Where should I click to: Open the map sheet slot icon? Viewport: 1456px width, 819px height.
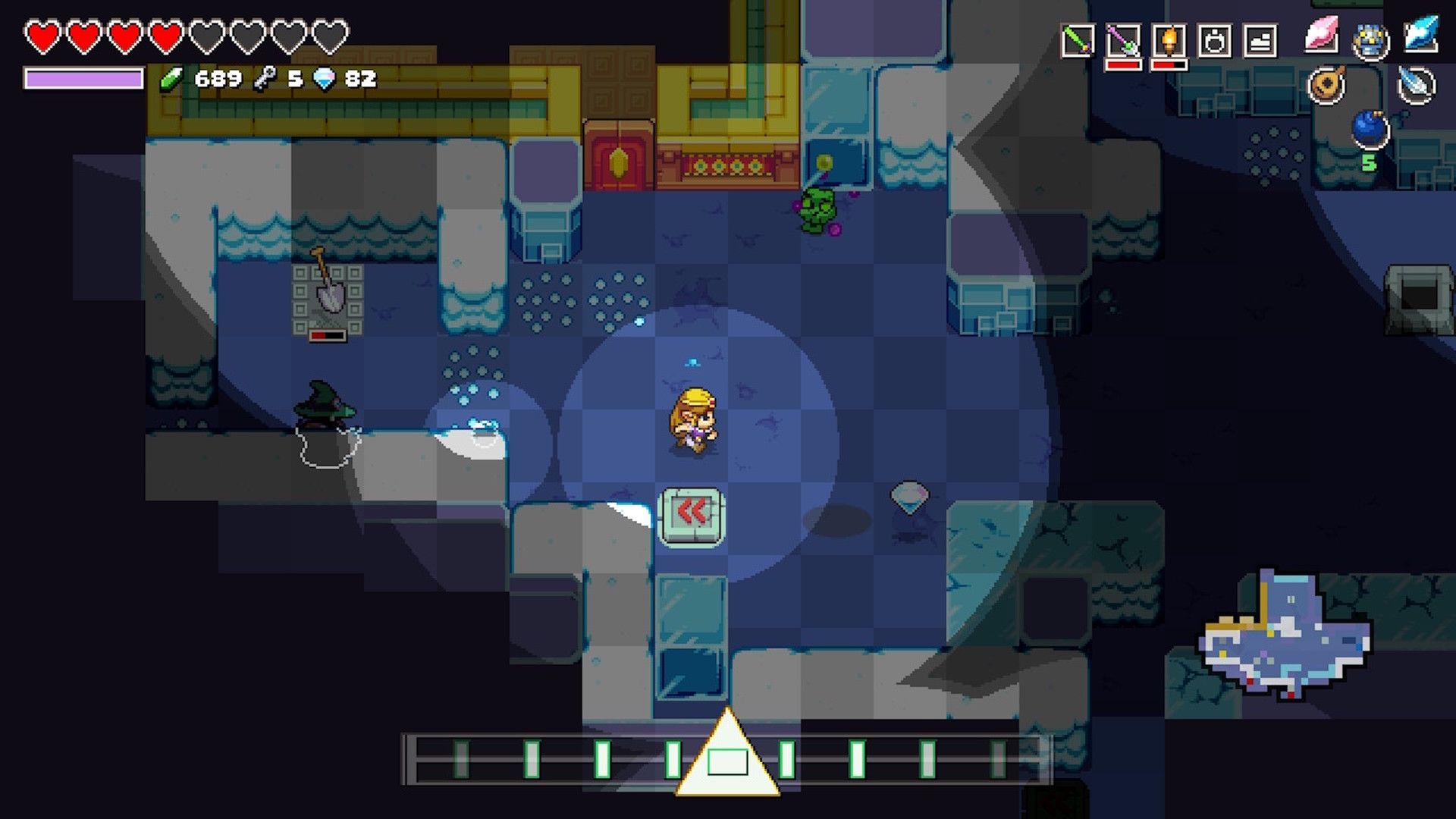coord(1261,40)
